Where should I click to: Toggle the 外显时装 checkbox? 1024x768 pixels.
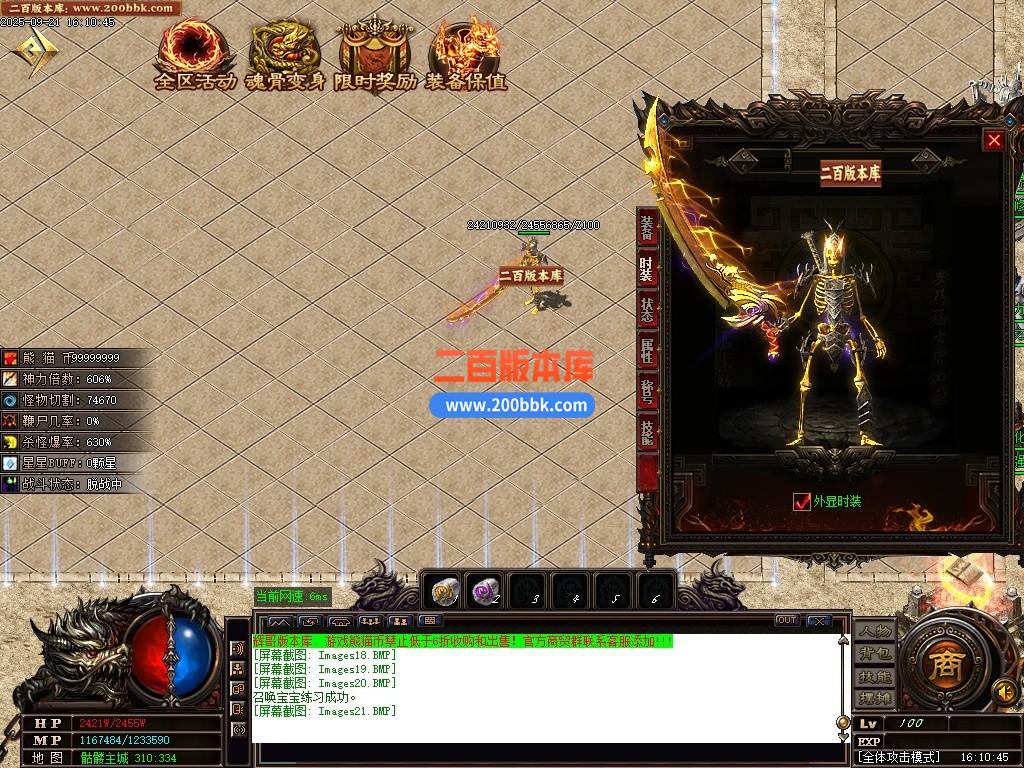[801, 502]
